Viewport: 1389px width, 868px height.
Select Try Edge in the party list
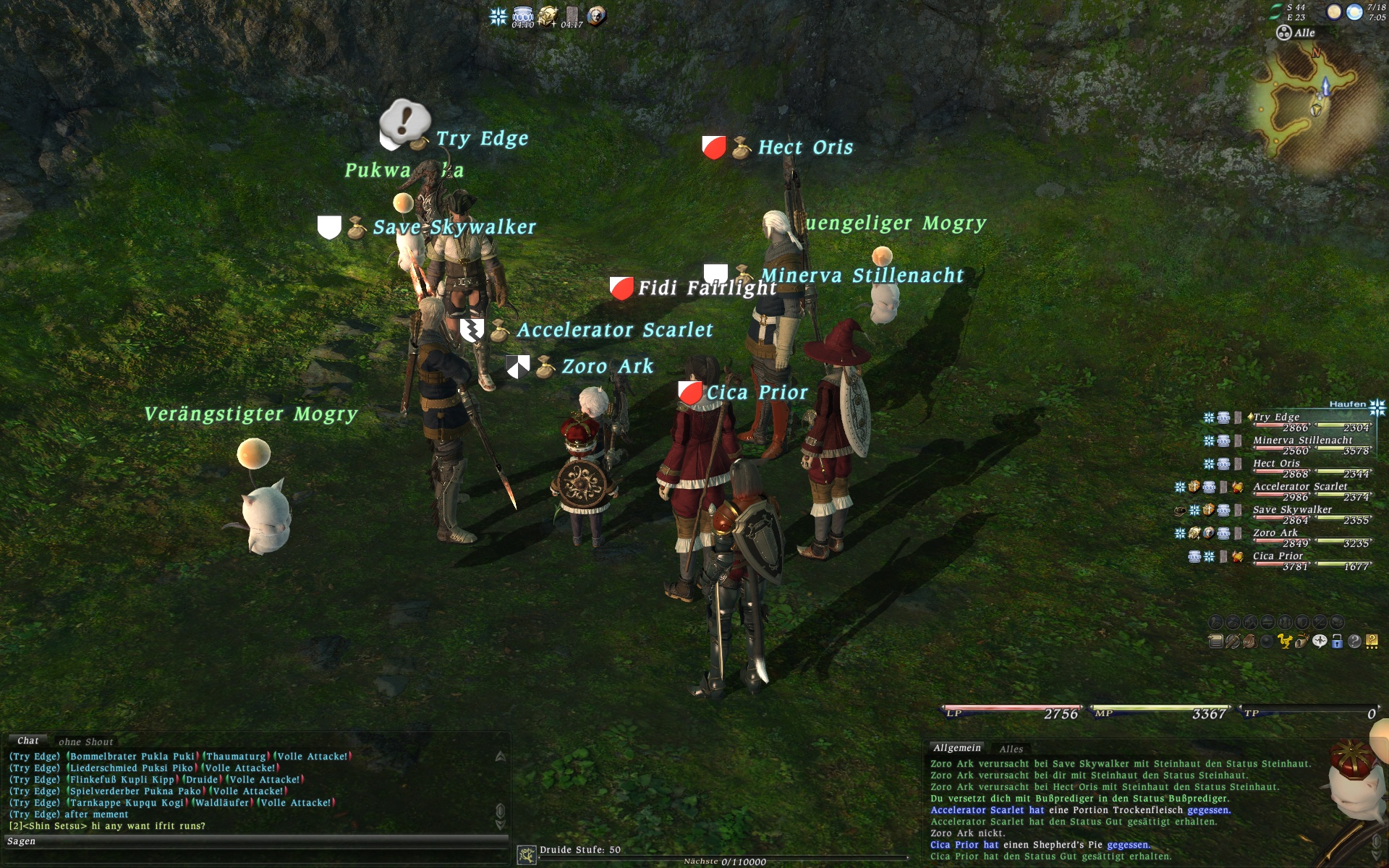[1276, 417]
